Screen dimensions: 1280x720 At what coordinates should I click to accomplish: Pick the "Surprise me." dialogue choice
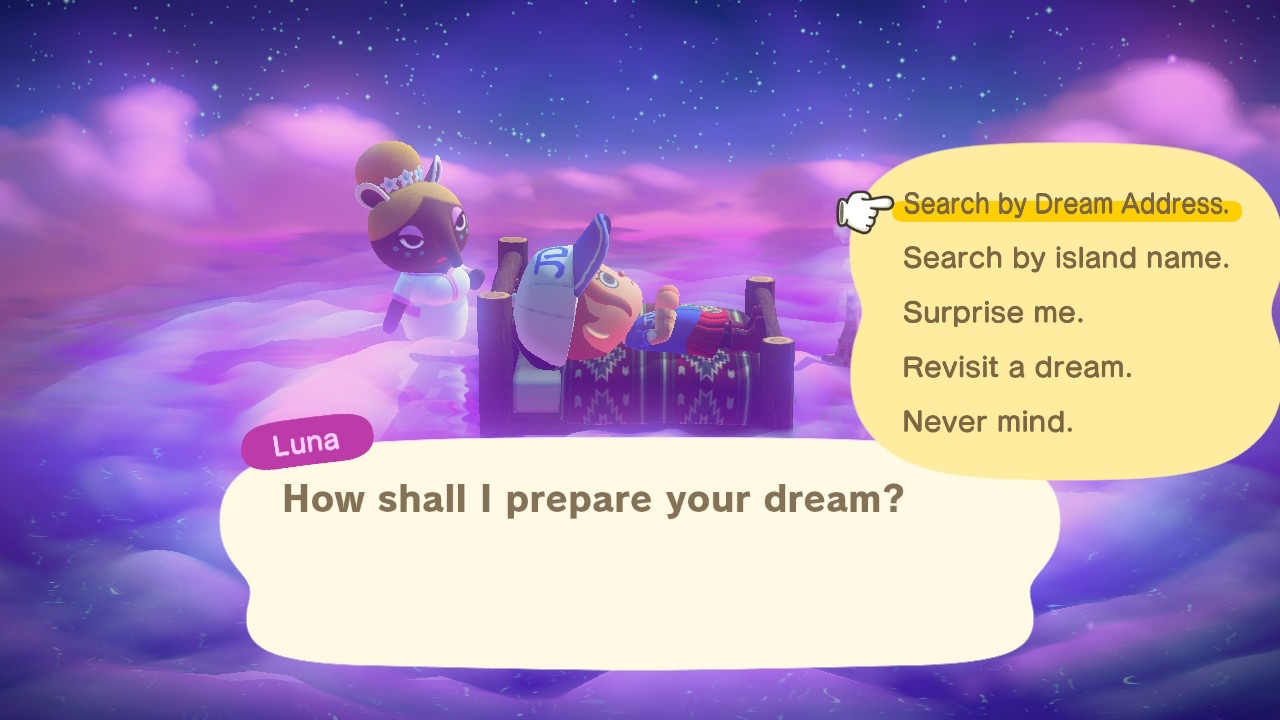pyautogui.click(x=993, y=313)
